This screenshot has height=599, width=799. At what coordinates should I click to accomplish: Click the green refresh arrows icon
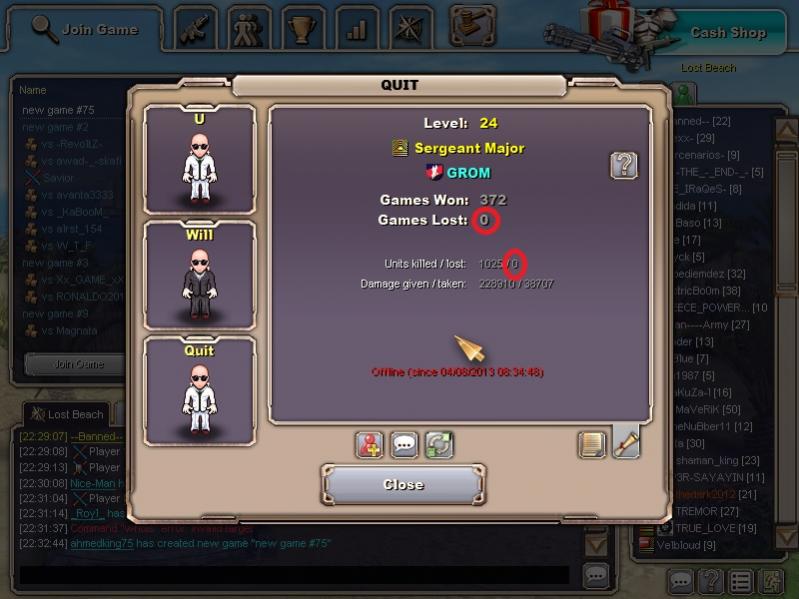point(439,444)
